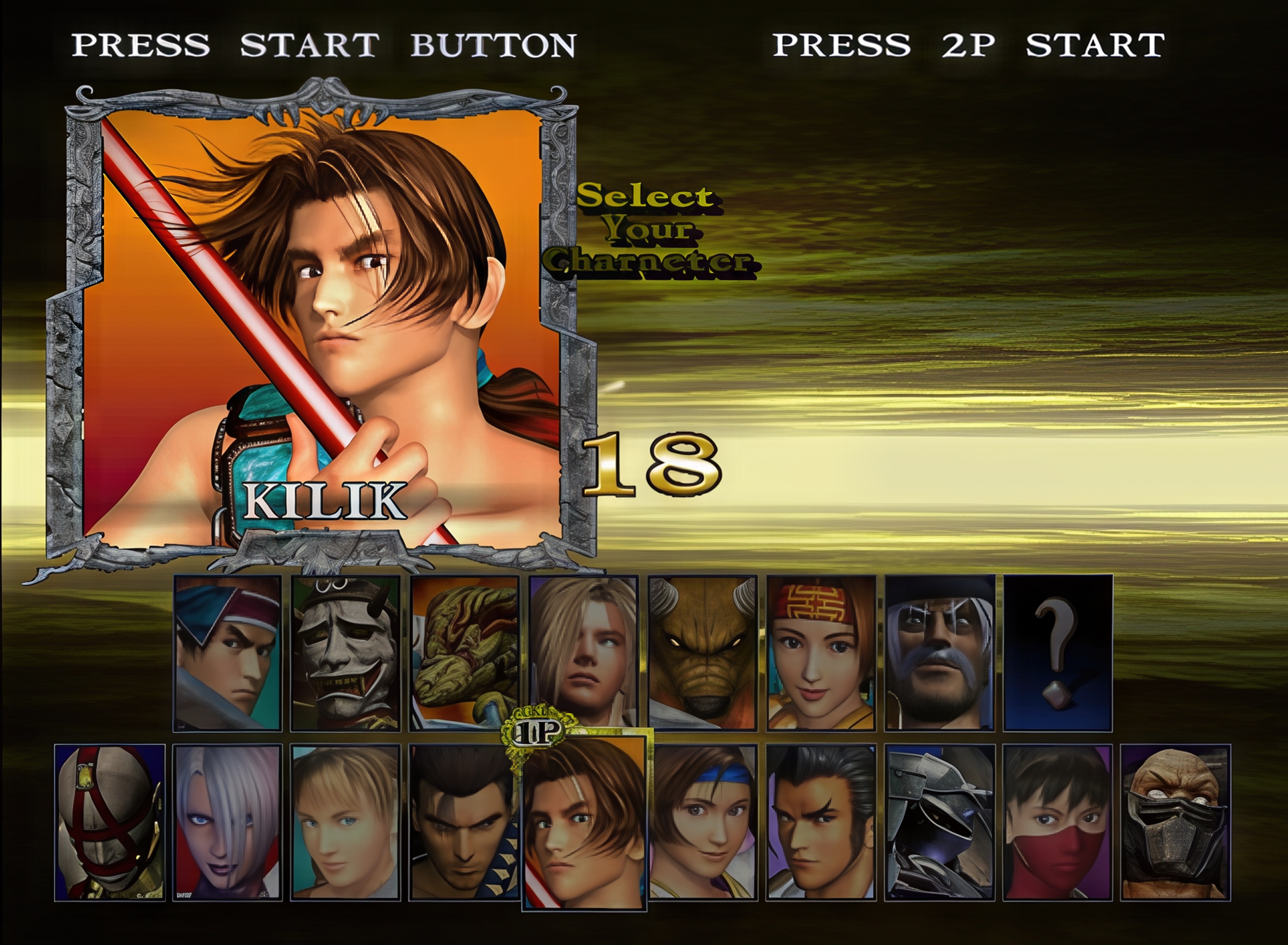
Task: Pick the armored Nightmare portrait
Action: point(940,822)
